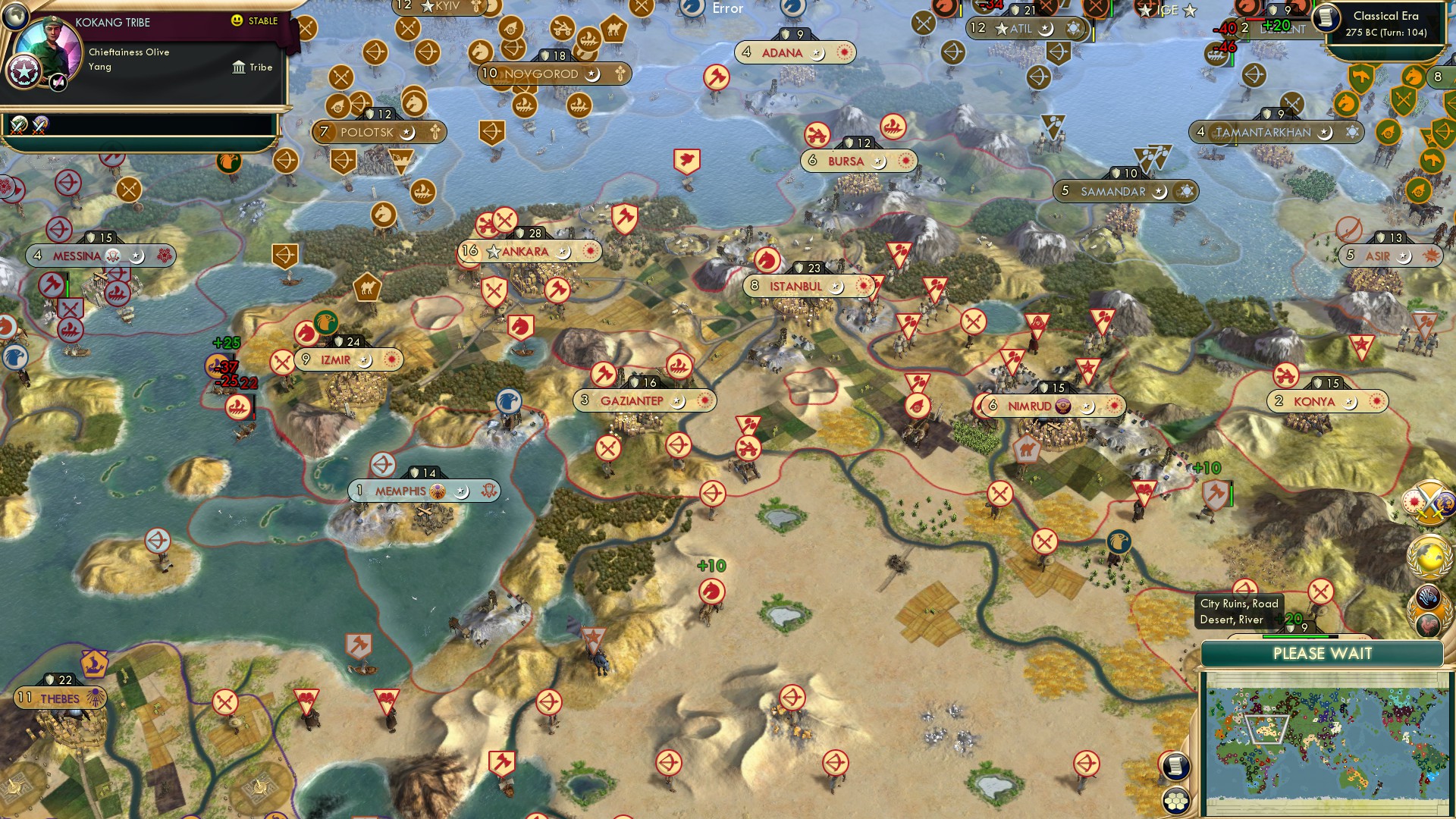Open Military Overview via crossed swords icon
This screenshot has height=819, width=1456.
coord(1429,502)
